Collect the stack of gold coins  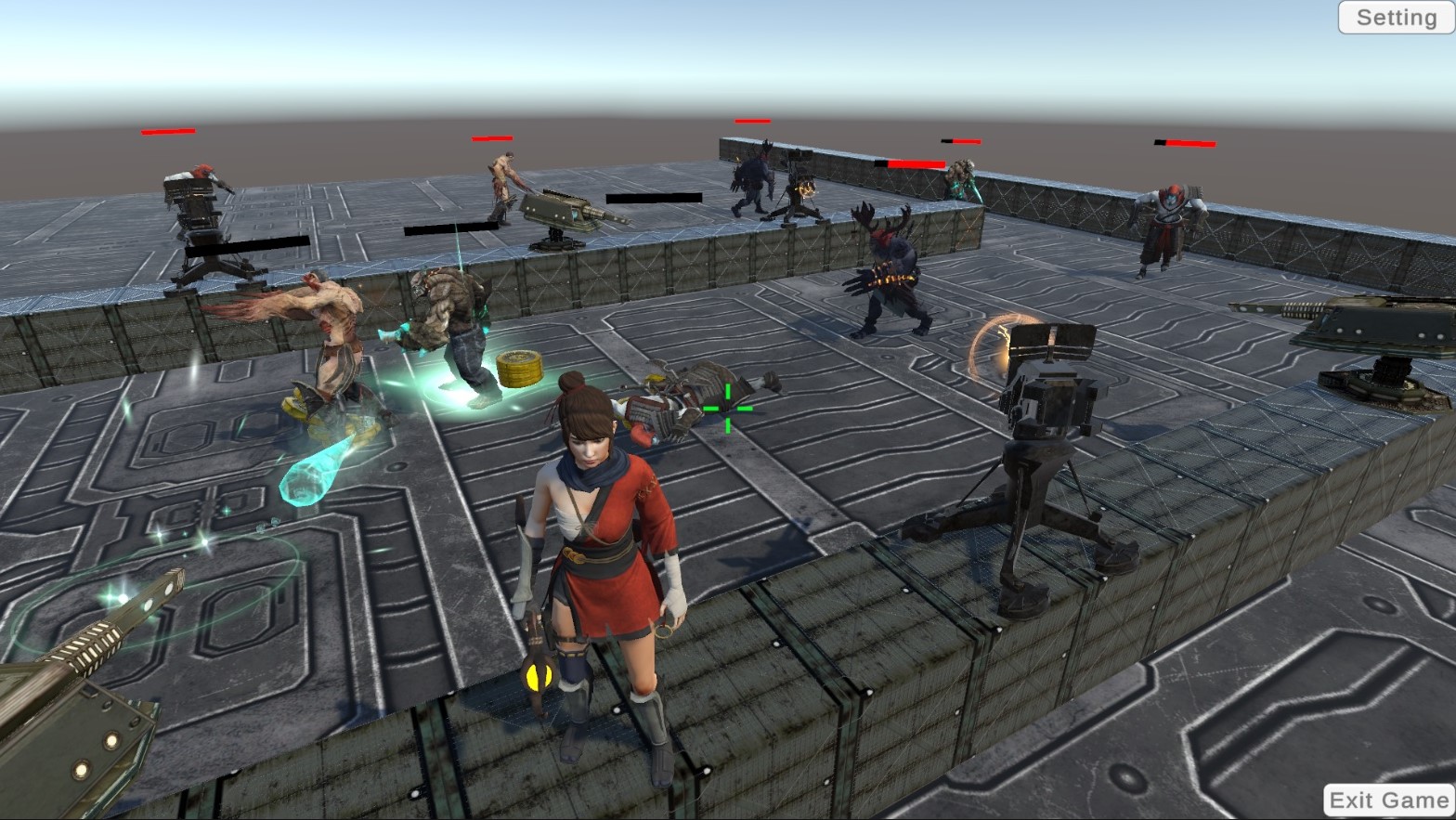[x=520, y=368]
